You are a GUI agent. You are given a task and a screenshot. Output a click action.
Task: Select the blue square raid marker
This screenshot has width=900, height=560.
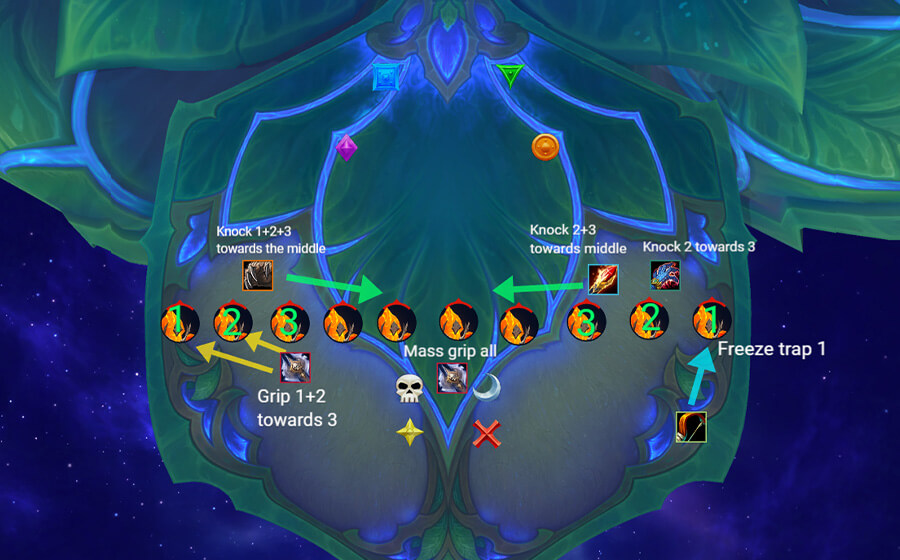tap(386, 77)
